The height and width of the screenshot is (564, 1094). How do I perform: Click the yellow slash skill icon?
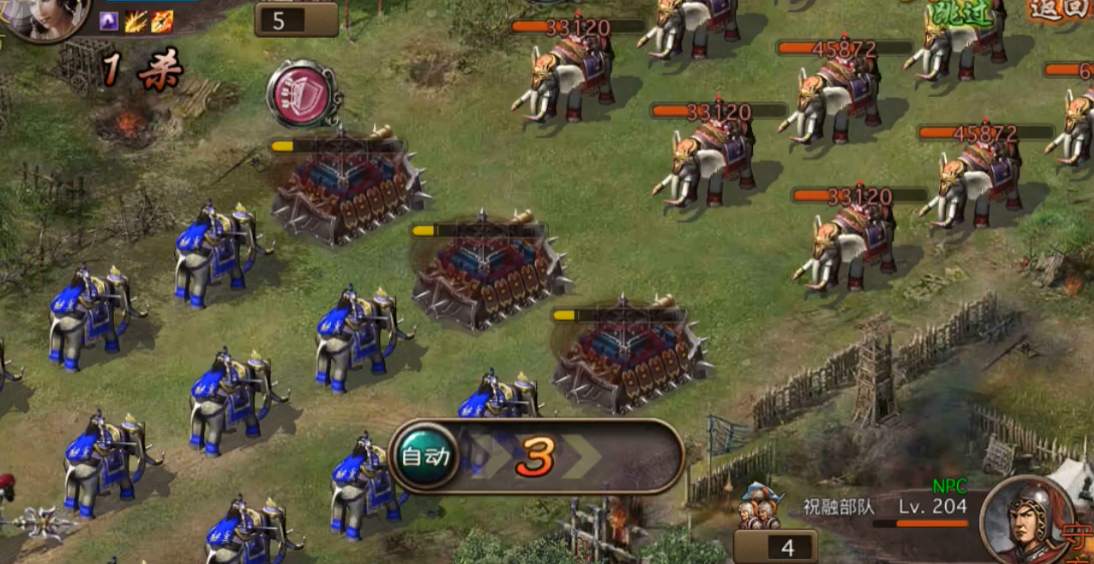pos(136,21)
